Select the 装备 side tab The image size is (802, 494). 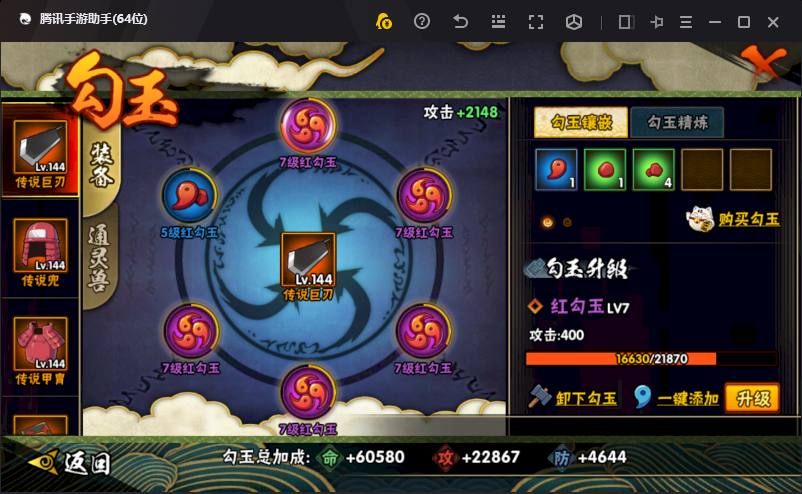(x=102, y=160)
